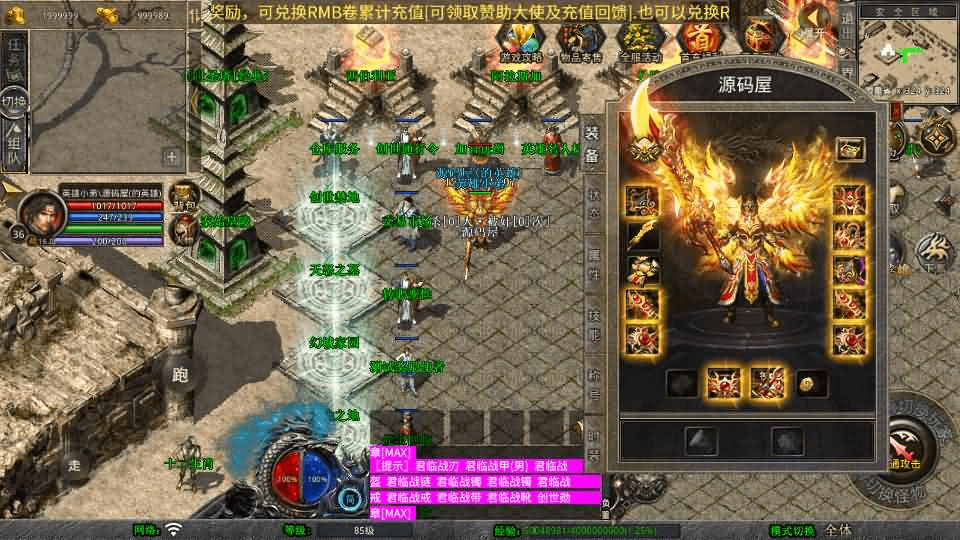Open the 背包 backpack icon
960x540 pixels.
pos(184,195)
